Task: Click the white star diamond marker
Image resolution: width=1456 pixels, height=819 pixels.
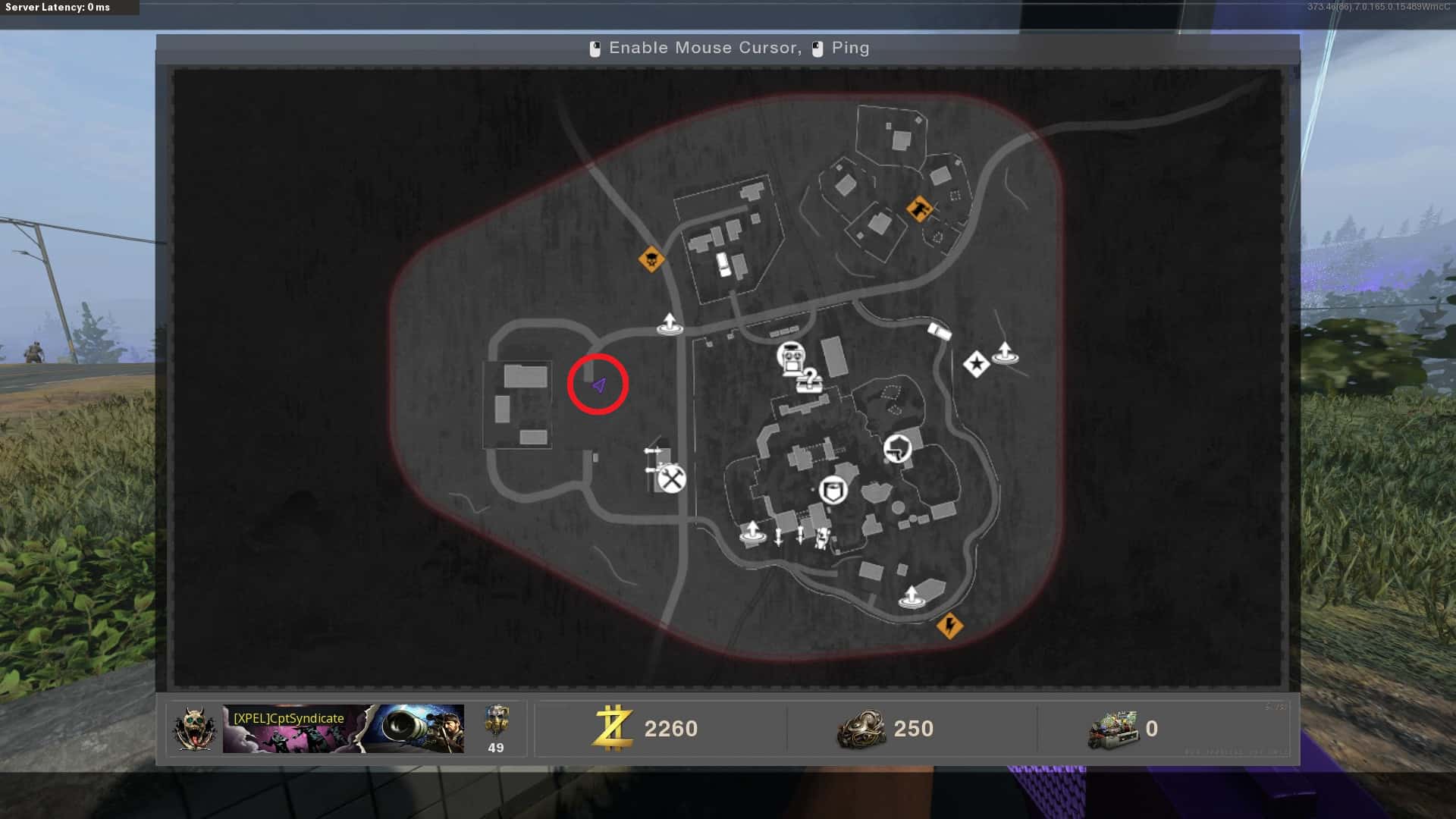Action: click(976, 365)
